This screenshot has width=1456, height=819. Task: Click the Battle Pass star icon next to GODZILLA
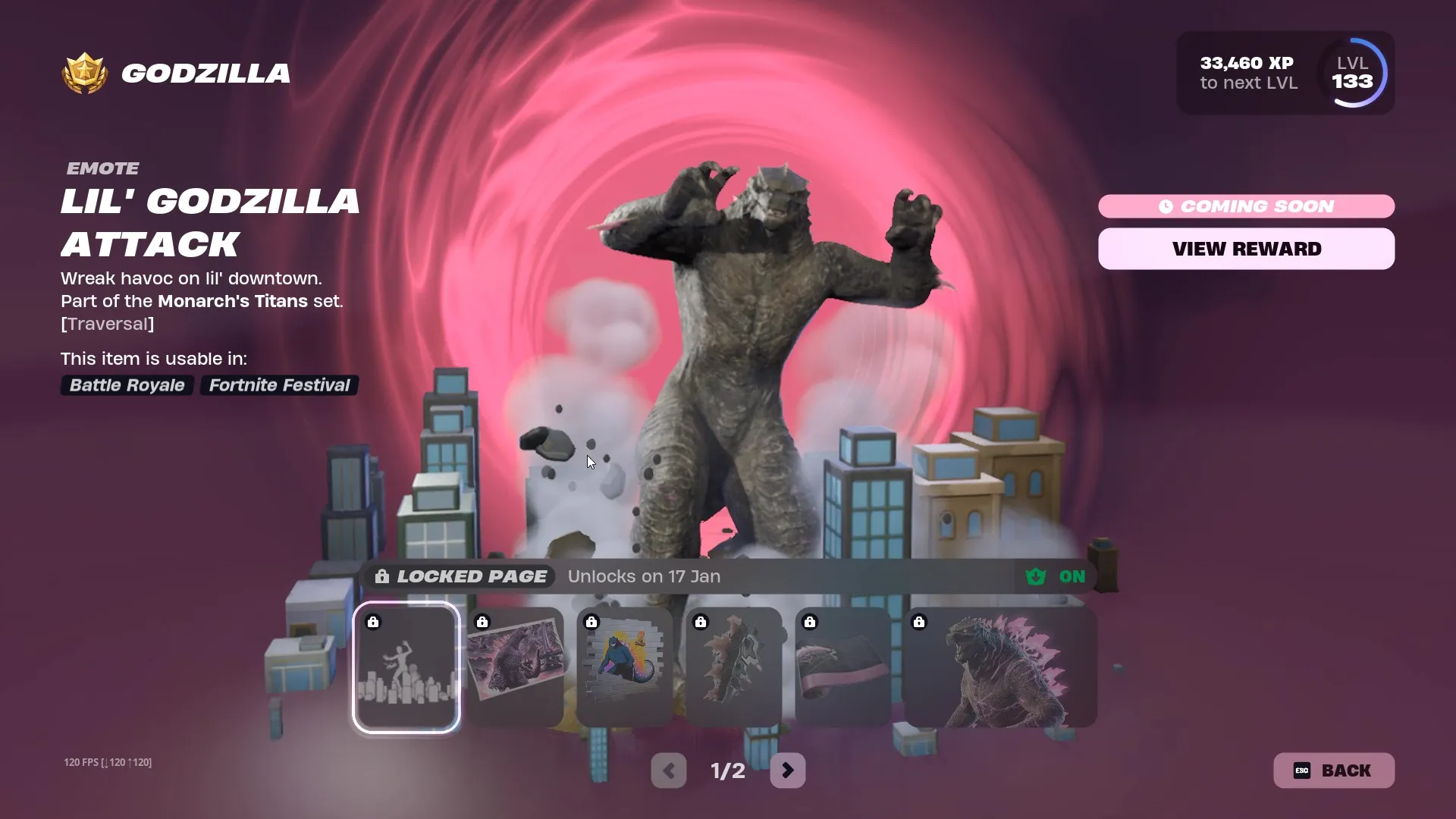[83, 73]
